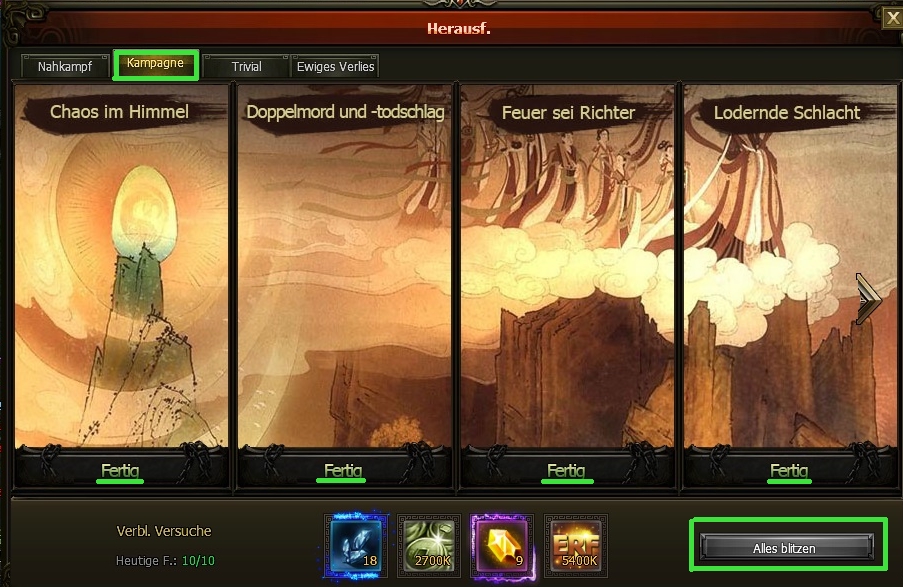Open the Trivial tab
The height and width of the screenshot is (587, 903).
246,67
